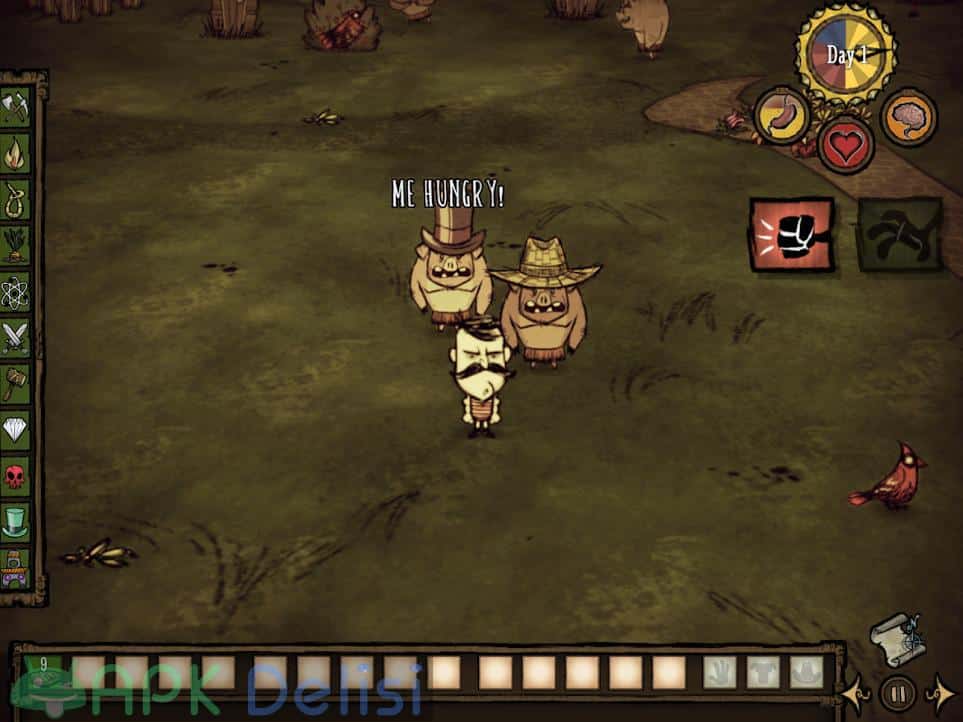Tap the dimmed green action button

click(x=899, y=234)
